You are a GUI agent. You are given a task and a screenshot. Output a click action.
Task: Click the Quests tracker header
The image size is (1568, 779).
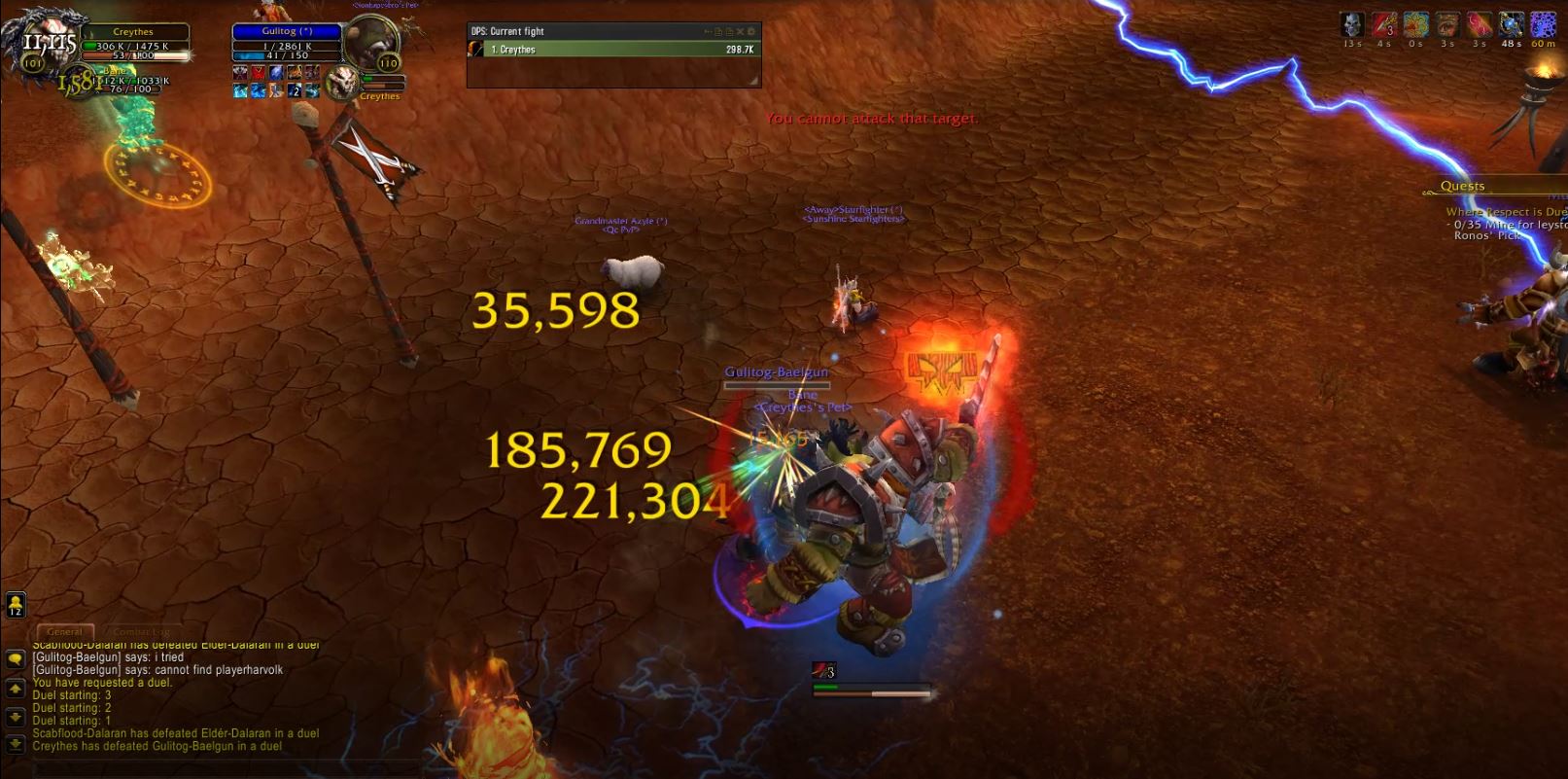1462,186
